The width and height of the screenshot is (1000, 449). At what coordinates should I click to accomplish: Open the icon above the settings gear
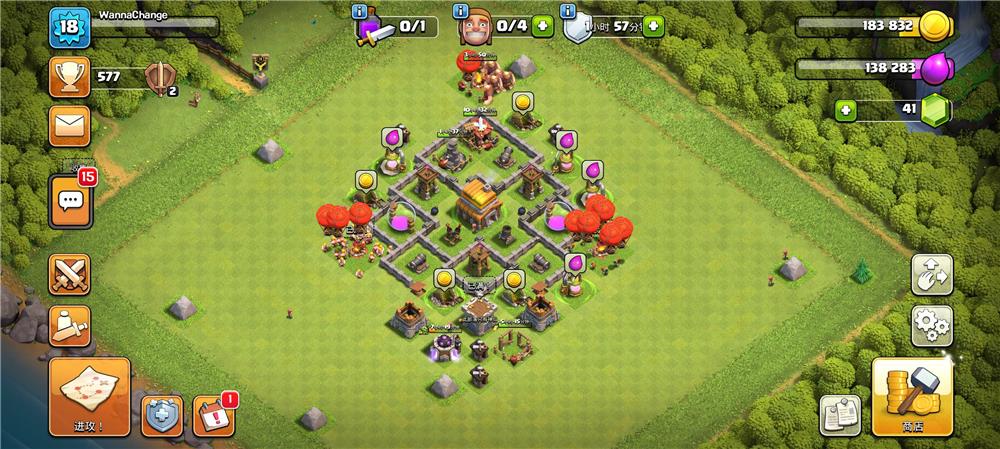[931, 274]
